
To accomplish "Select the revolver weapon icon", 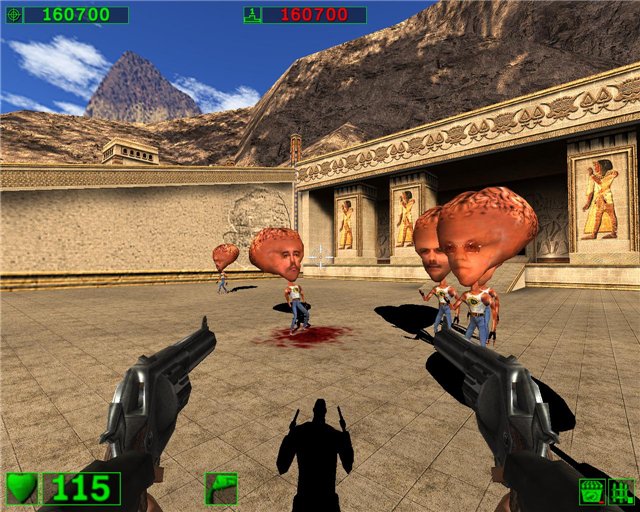I will 221,488.
